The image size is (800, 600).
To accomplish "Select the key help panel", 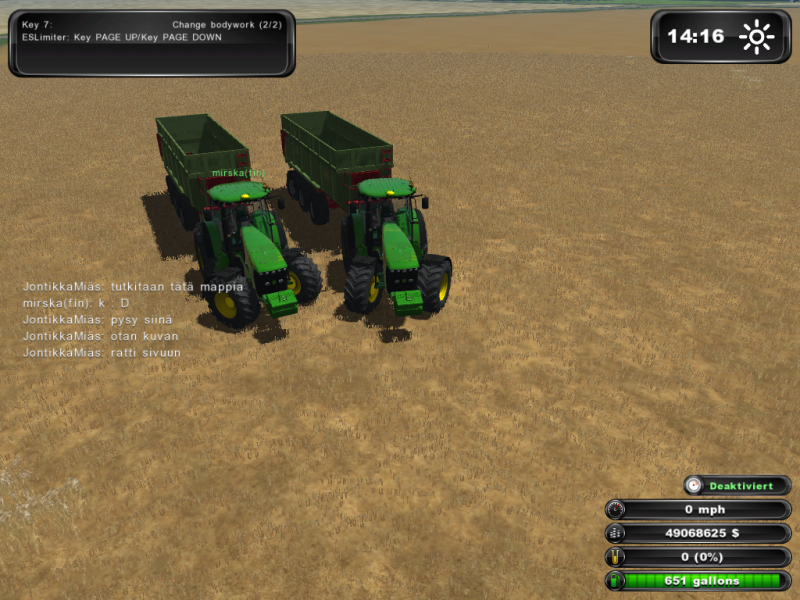I will [x=152, y=43].
